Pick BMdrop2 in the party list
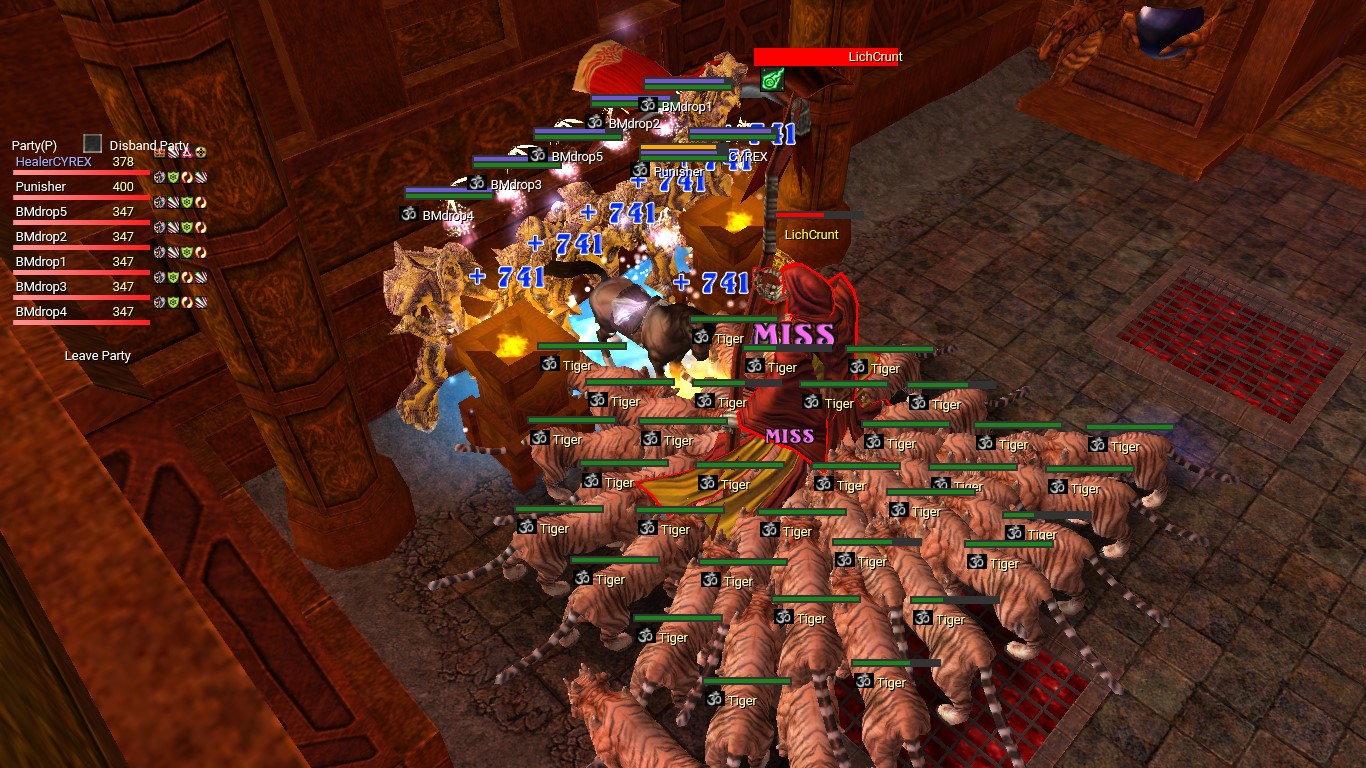The height and width of the screenshot is (768, 1366). click(41, 237)
